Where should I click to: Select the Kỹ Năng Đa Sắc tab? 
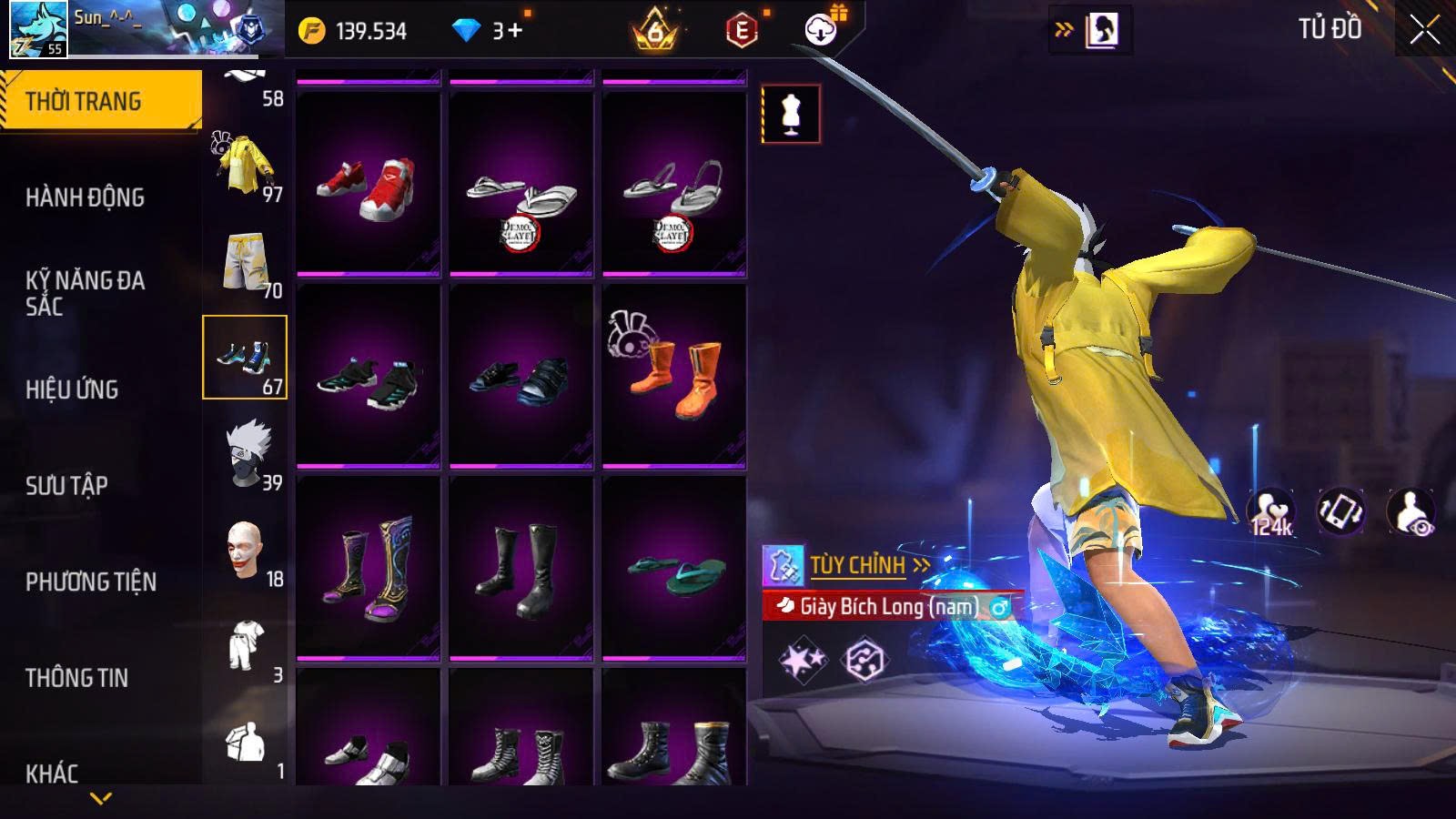point(85,293)
